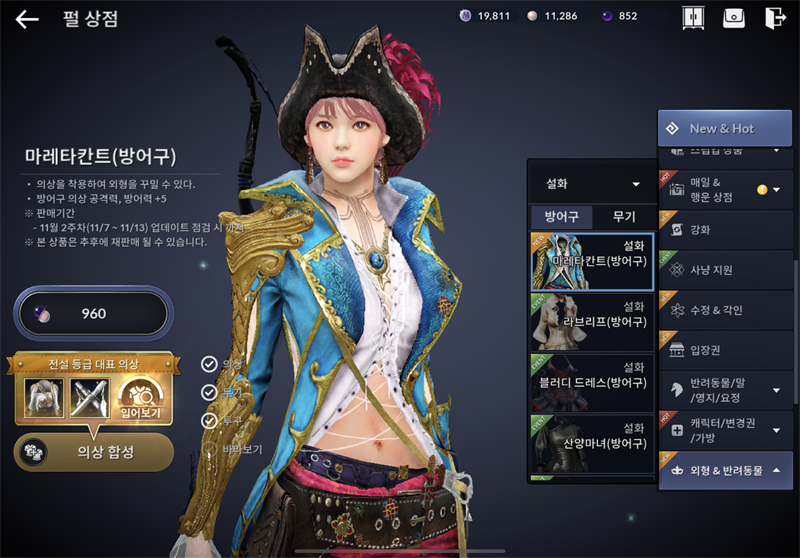Select the crossed blades weapon costume thumbnail

pyautogui.click(x=91, y=398)
